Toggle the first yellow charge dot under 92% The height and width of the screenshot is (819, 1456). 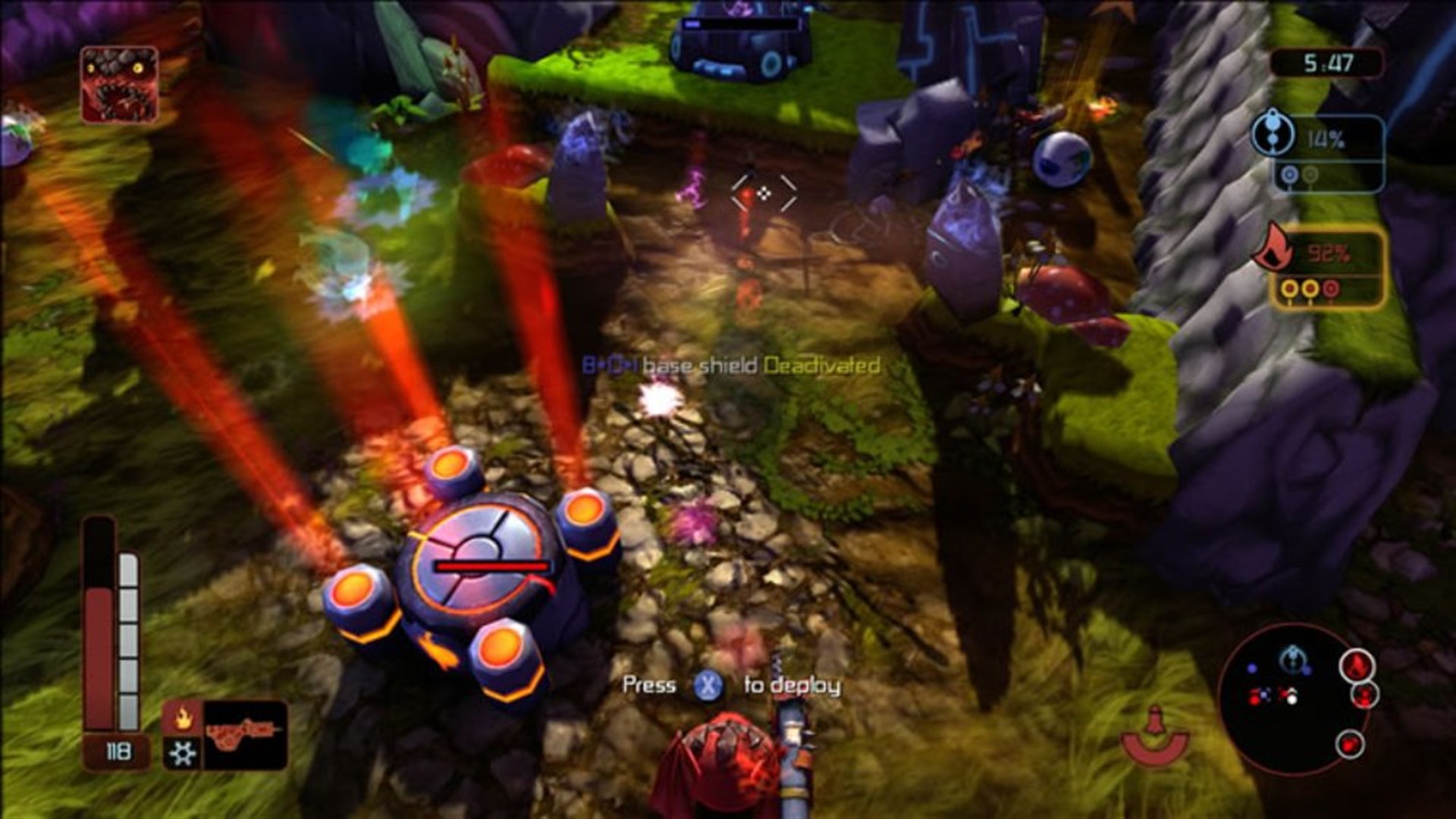click(x=1289, y=290)
